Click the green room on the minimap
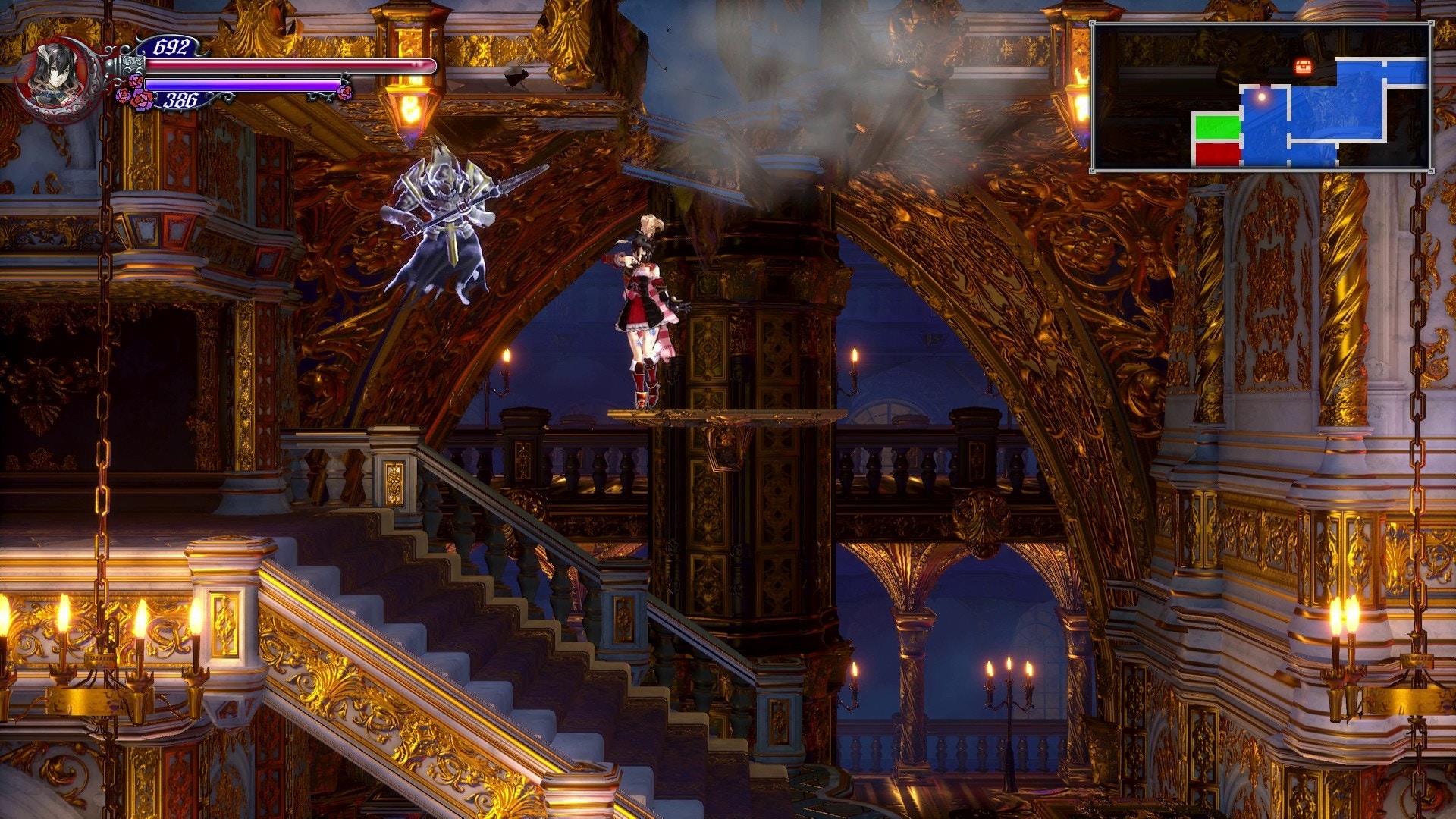The width and height of the screenshot is (1456, 819). point(1217,127)
